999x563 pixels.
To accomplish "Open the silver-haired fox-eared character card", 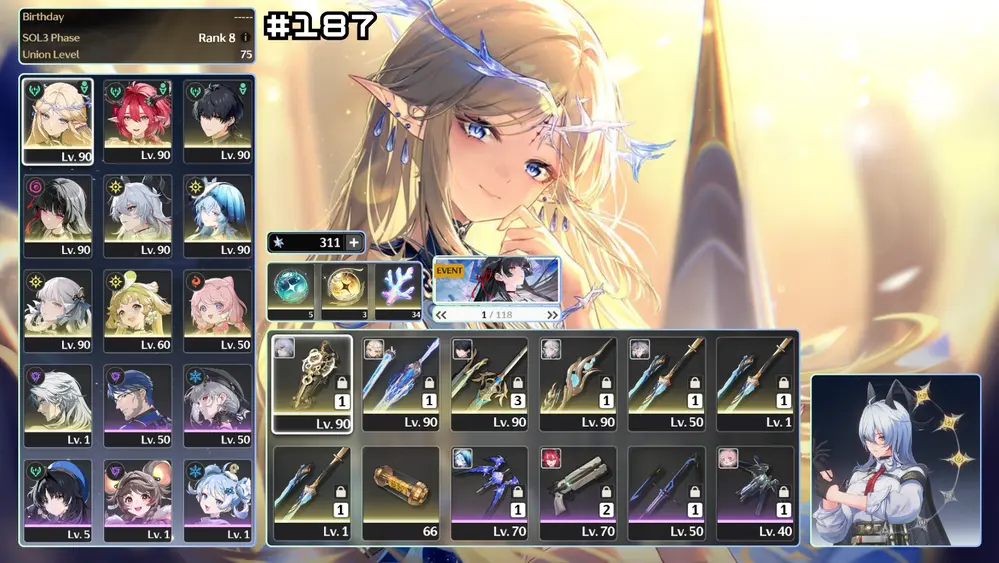I will tap(895, 460).
